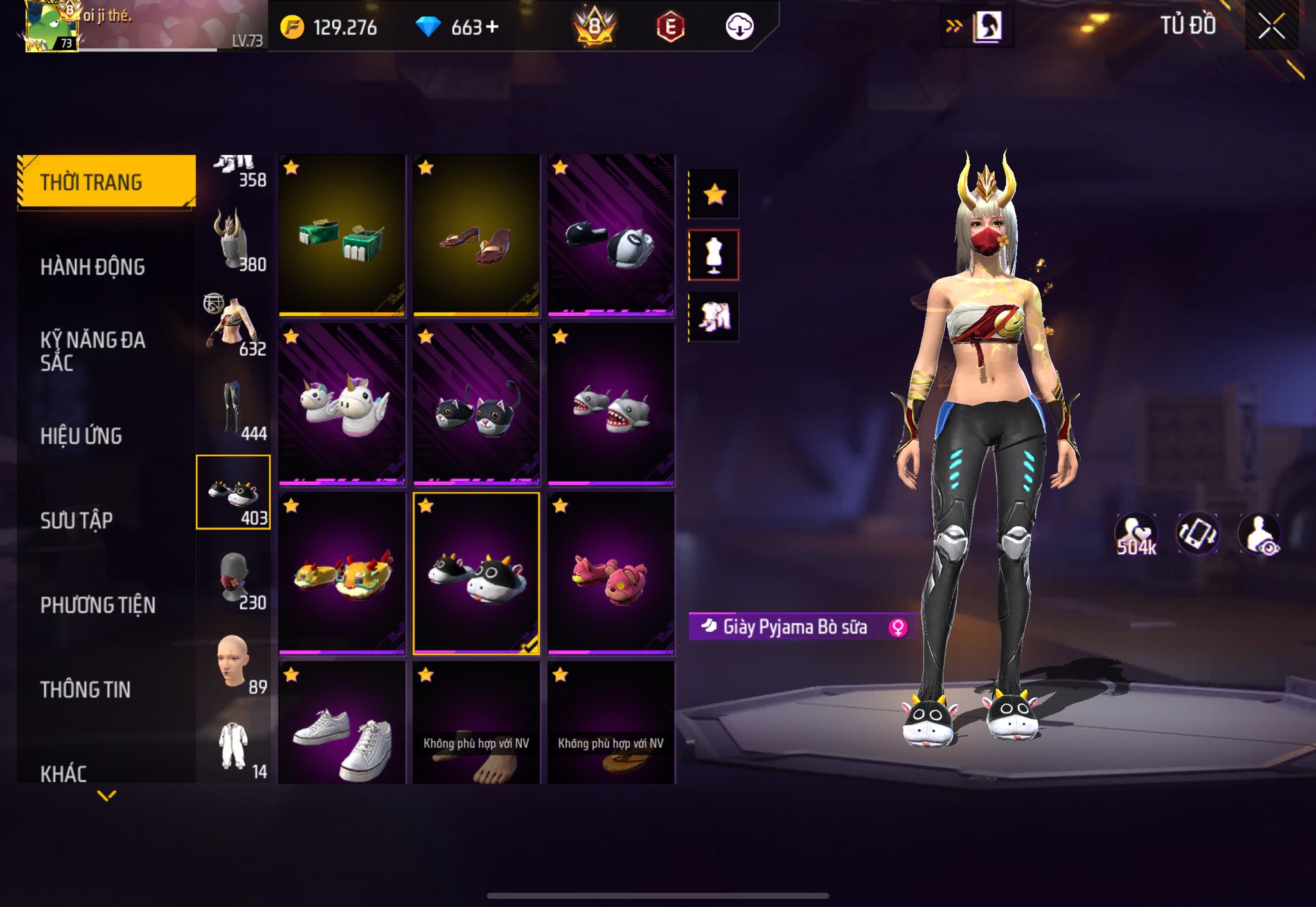The height and width of the screenshot is (907, 1316).
Task: Equip the unicorn pajama slippers
Action: point(342,405)
